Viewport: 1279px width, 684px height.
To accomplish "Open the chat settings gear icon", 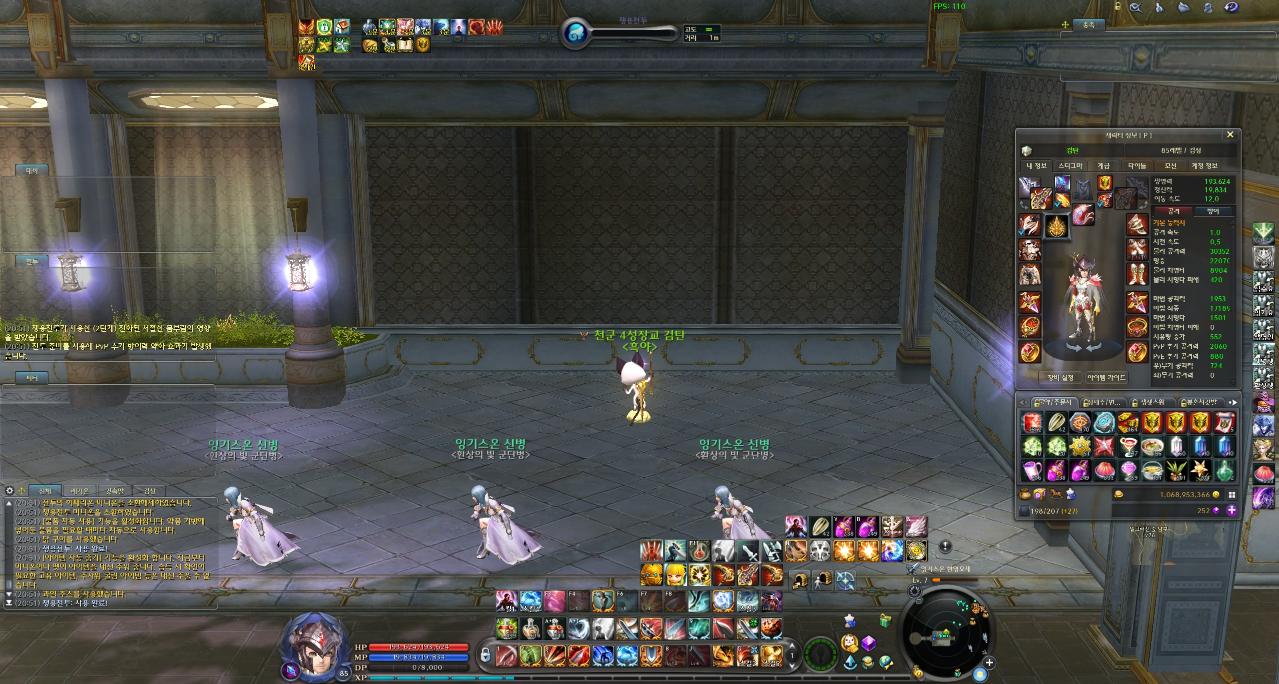I will [x=9, y=491].
